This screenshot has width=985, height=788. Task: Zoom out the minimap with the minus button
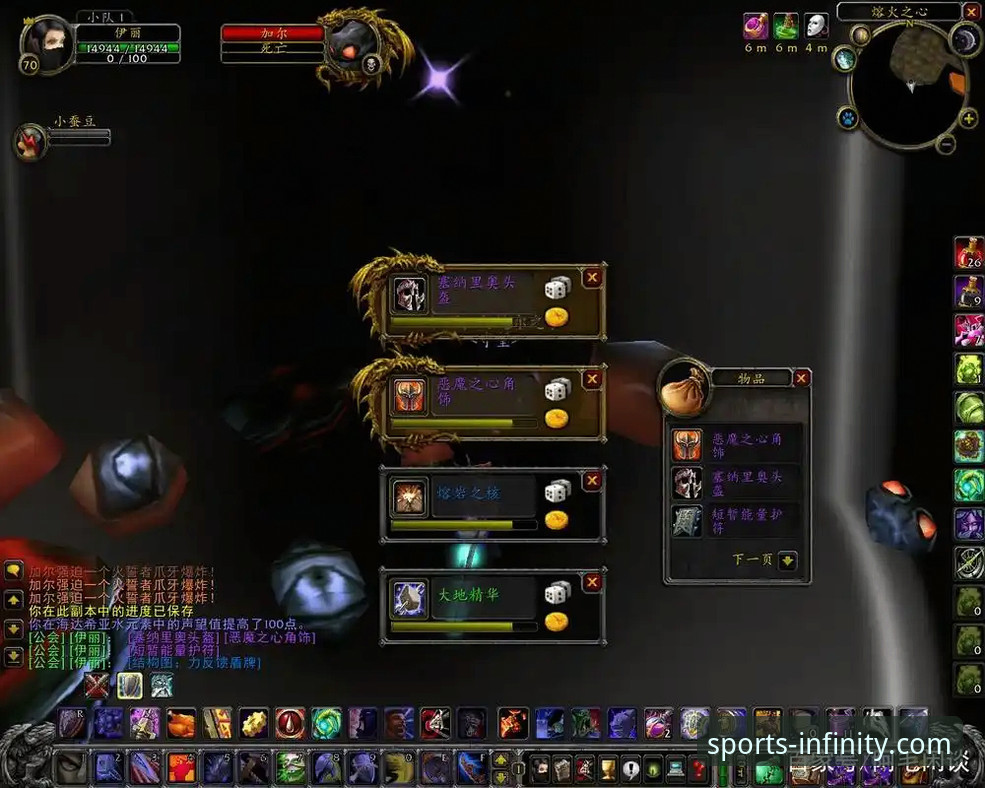(946, 144)
